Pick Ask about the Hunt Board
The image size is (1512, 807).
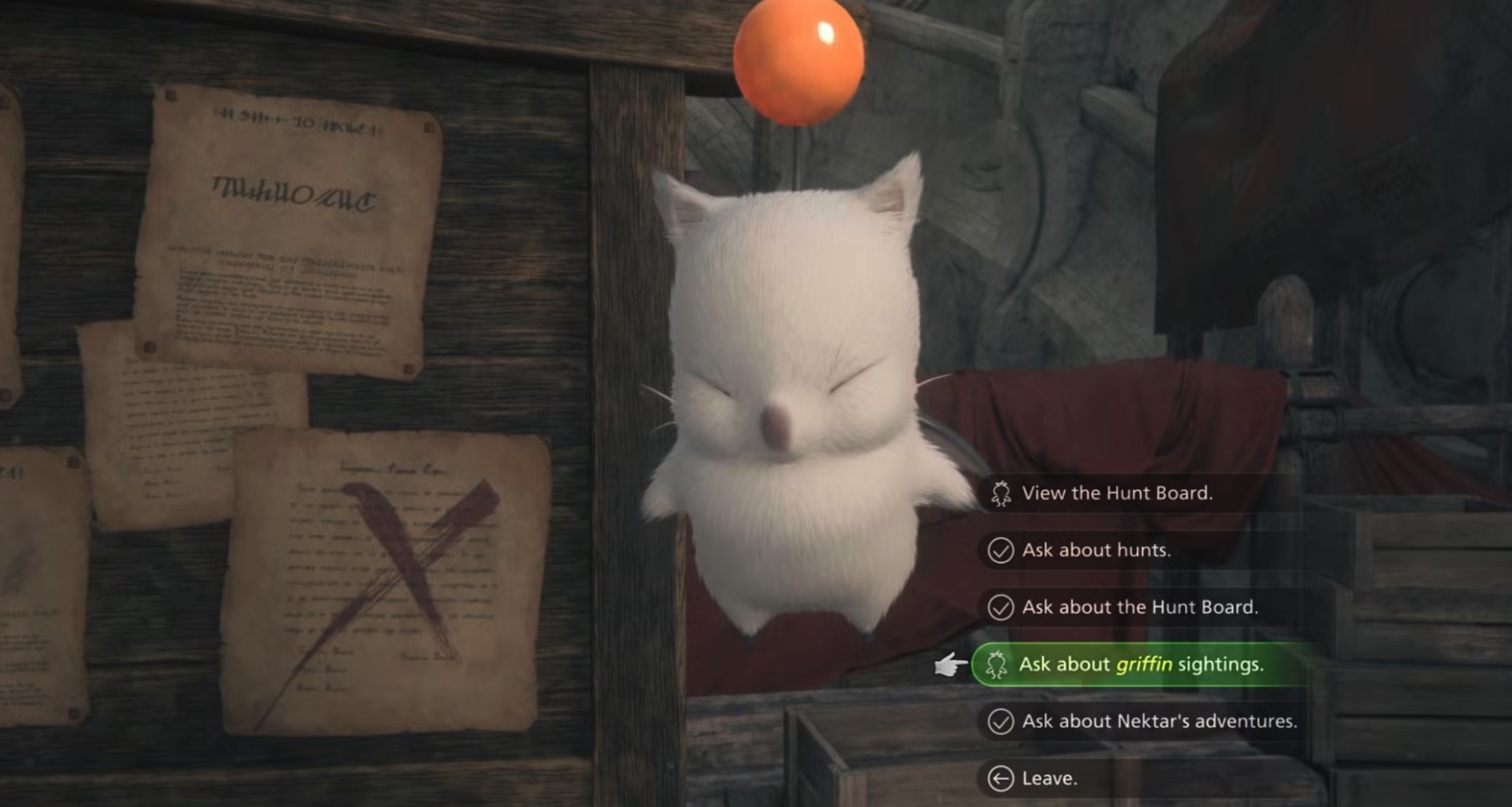click(1139, 607)
